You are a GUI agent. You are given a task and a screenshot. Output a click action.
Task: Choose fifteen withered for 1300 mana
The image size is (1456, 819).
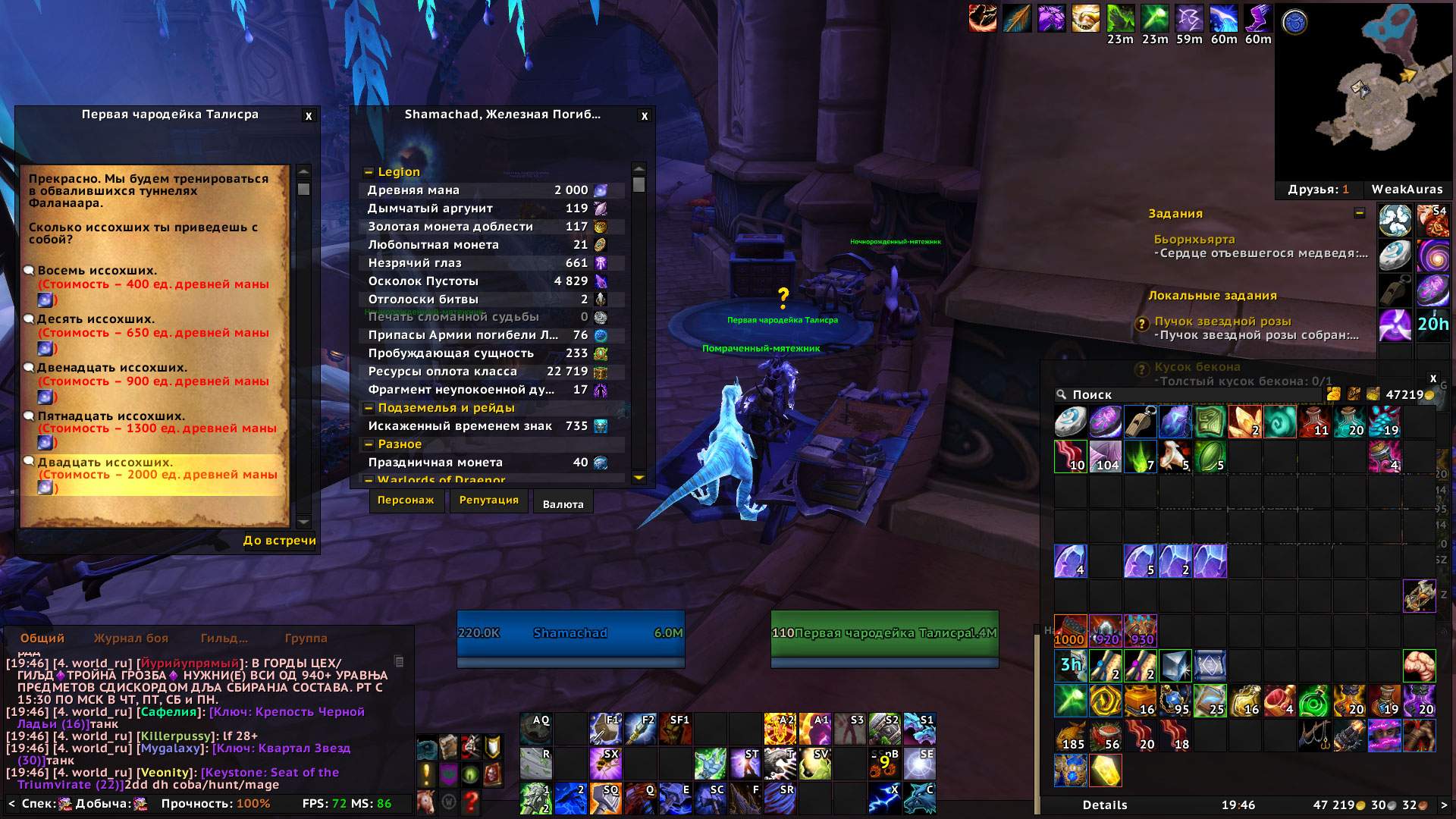click(x=111, y=416)
